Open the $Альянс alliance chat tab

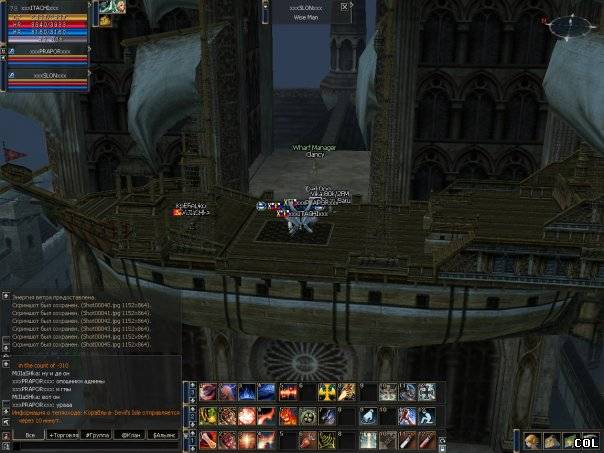pyautogui.click(x=163, y=435)
